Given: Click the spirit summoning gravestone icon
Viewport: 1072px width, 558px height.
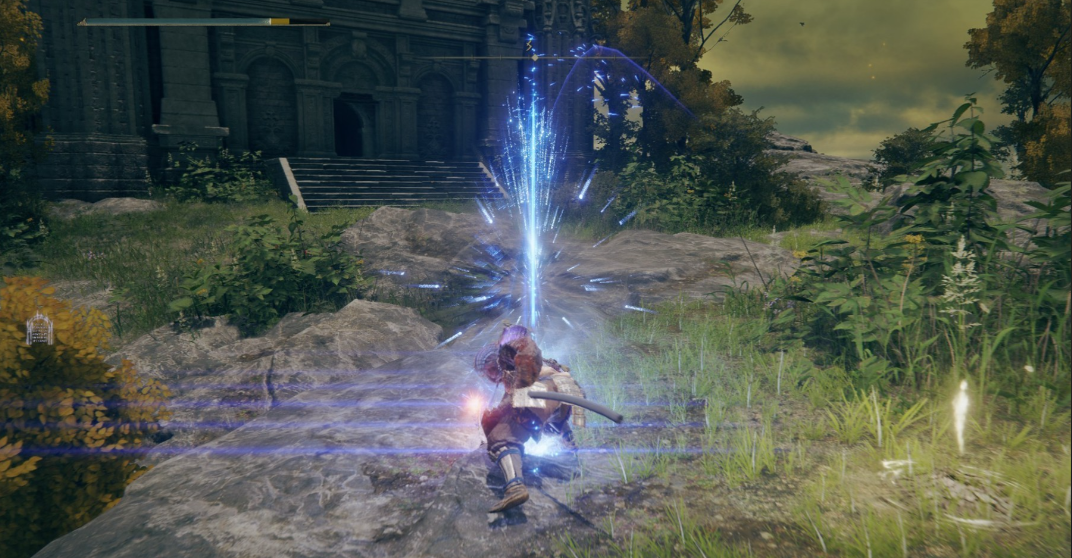Looking at the screenshot, I should click(39, 328).
